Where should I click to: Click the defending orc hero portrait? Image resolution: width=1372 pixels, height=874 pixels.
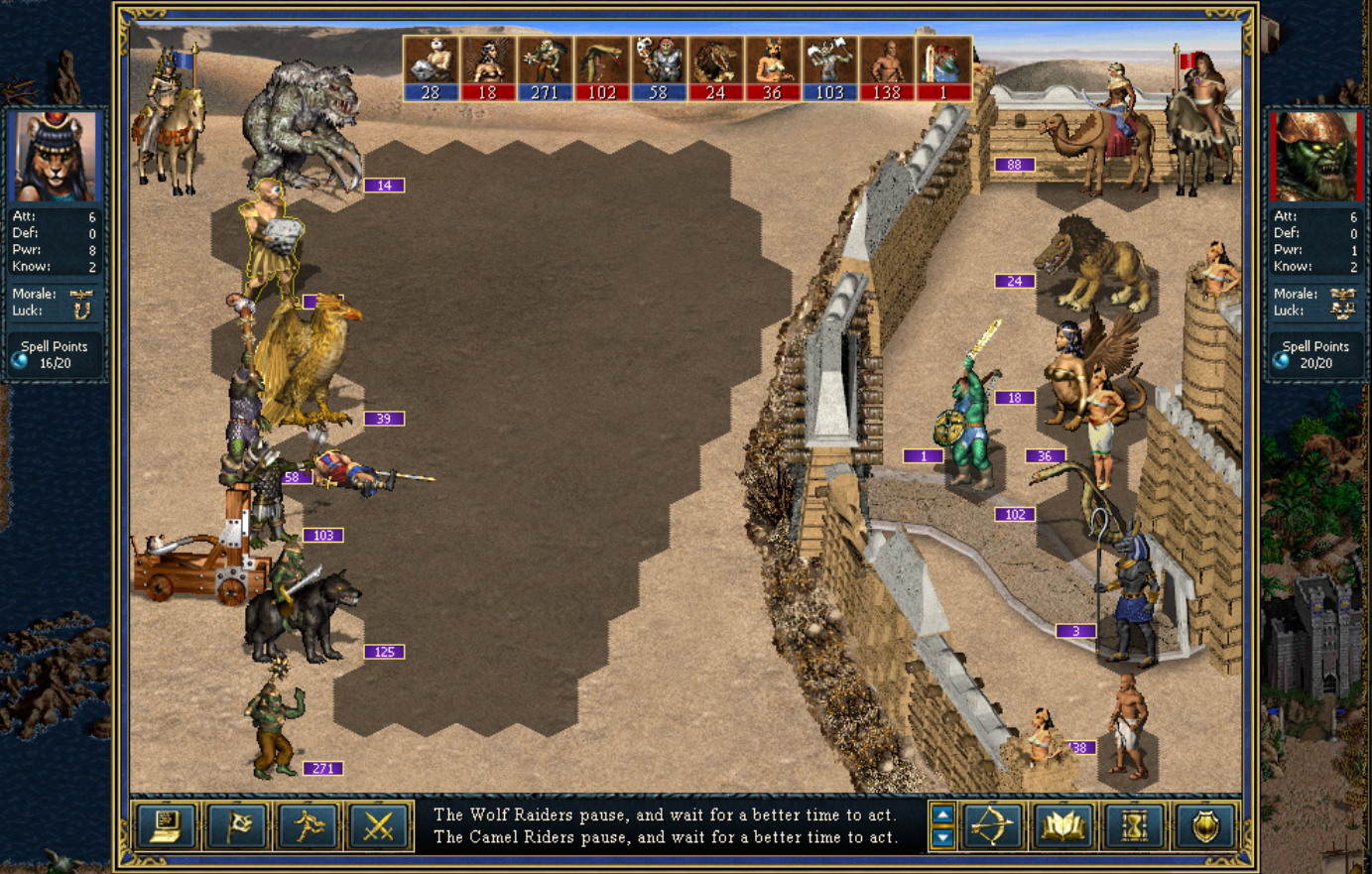point(1315,157)
